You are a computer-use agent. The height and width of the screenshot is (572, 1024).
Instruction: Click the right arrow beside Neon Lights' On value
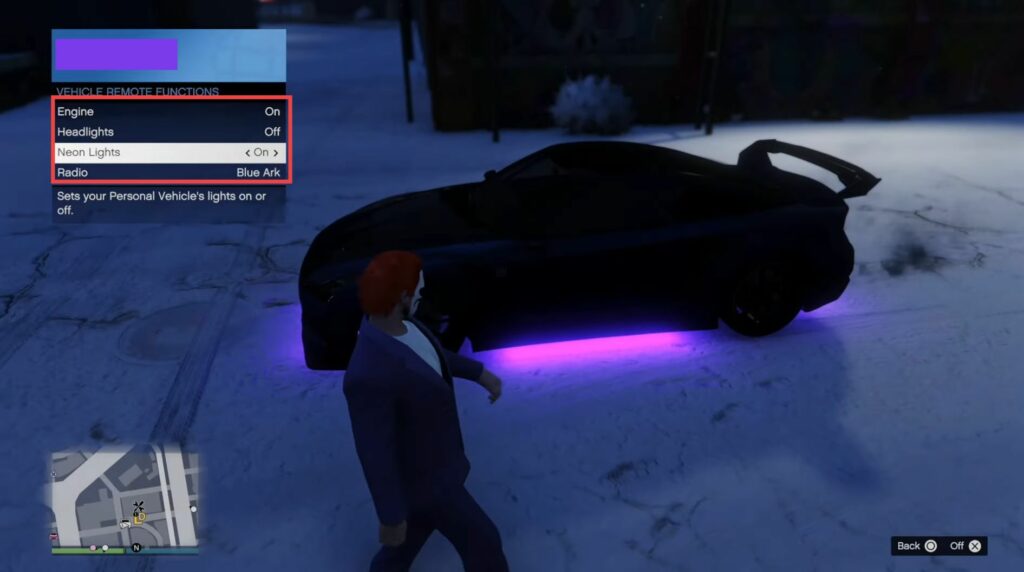(276, 153)
